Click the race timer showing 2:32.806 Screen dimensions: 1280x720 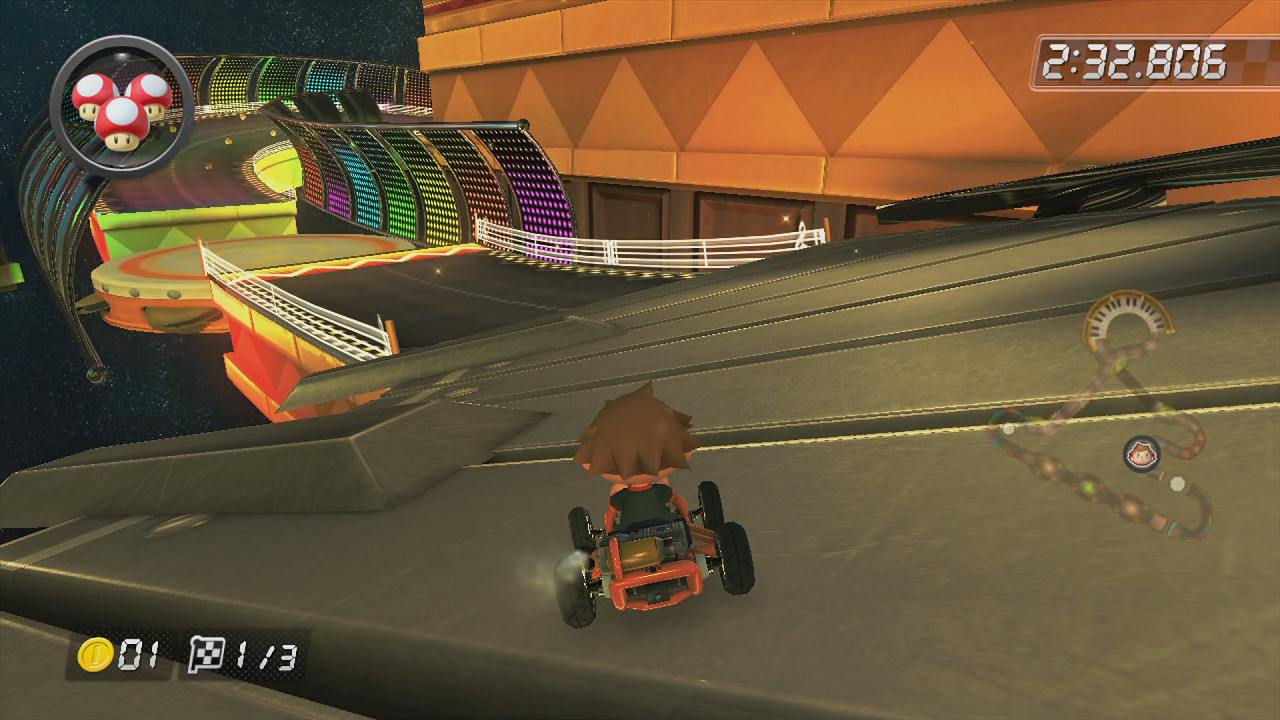[1133, 58]
